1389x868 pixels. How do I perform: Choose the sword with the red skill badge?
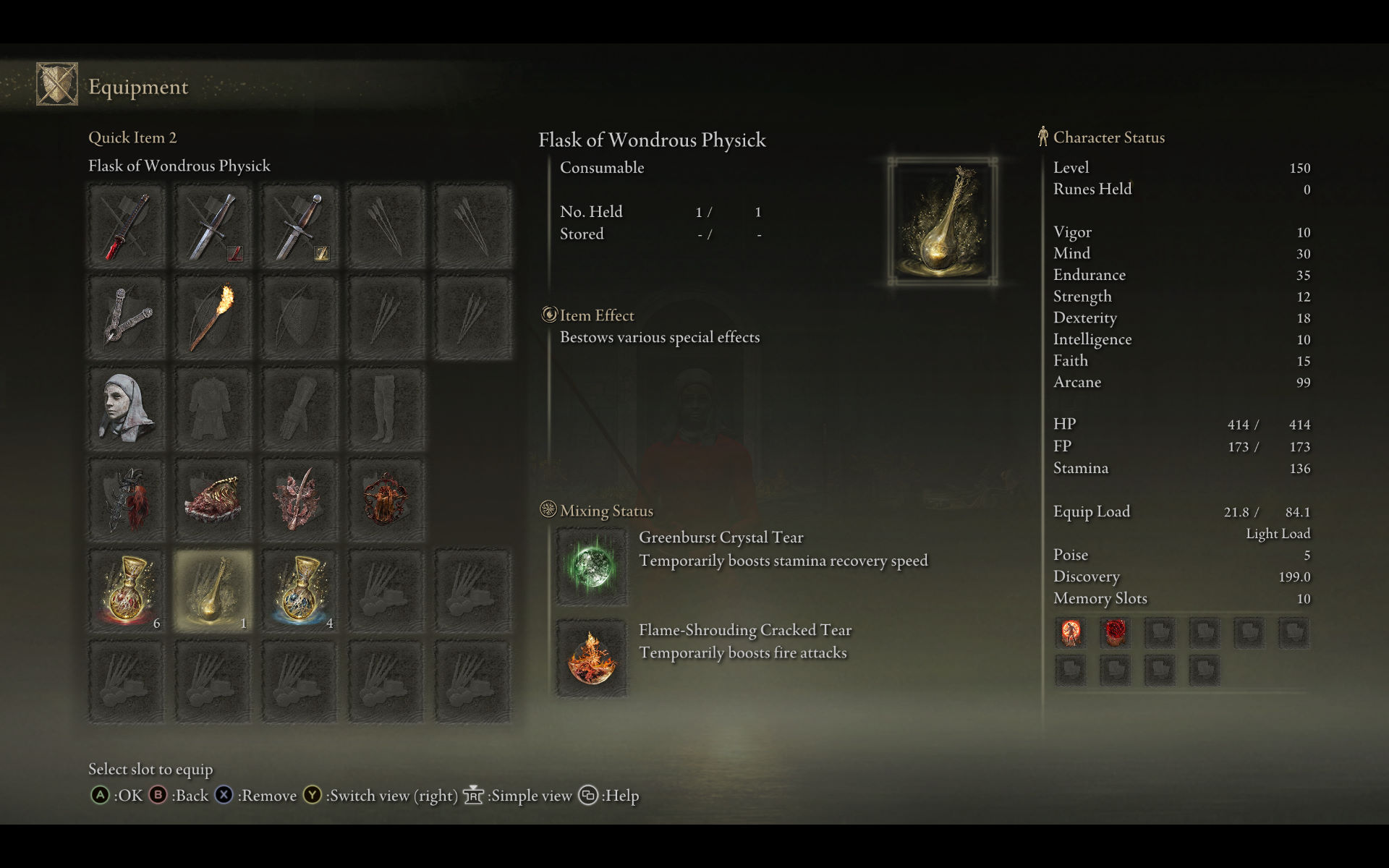click(213, 227)
